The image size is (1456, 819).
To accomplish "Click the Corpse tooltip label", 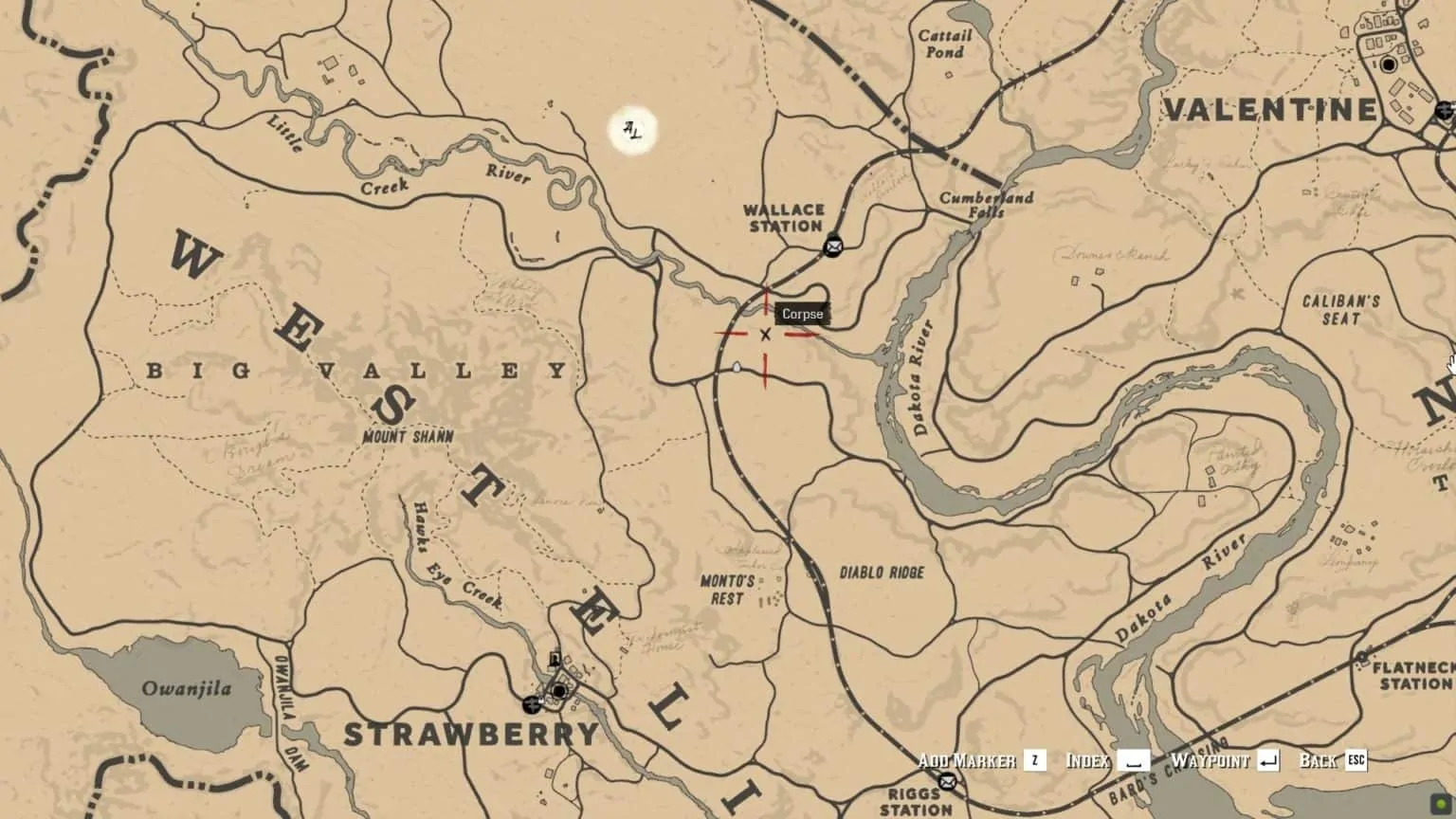I will [801, 313].
